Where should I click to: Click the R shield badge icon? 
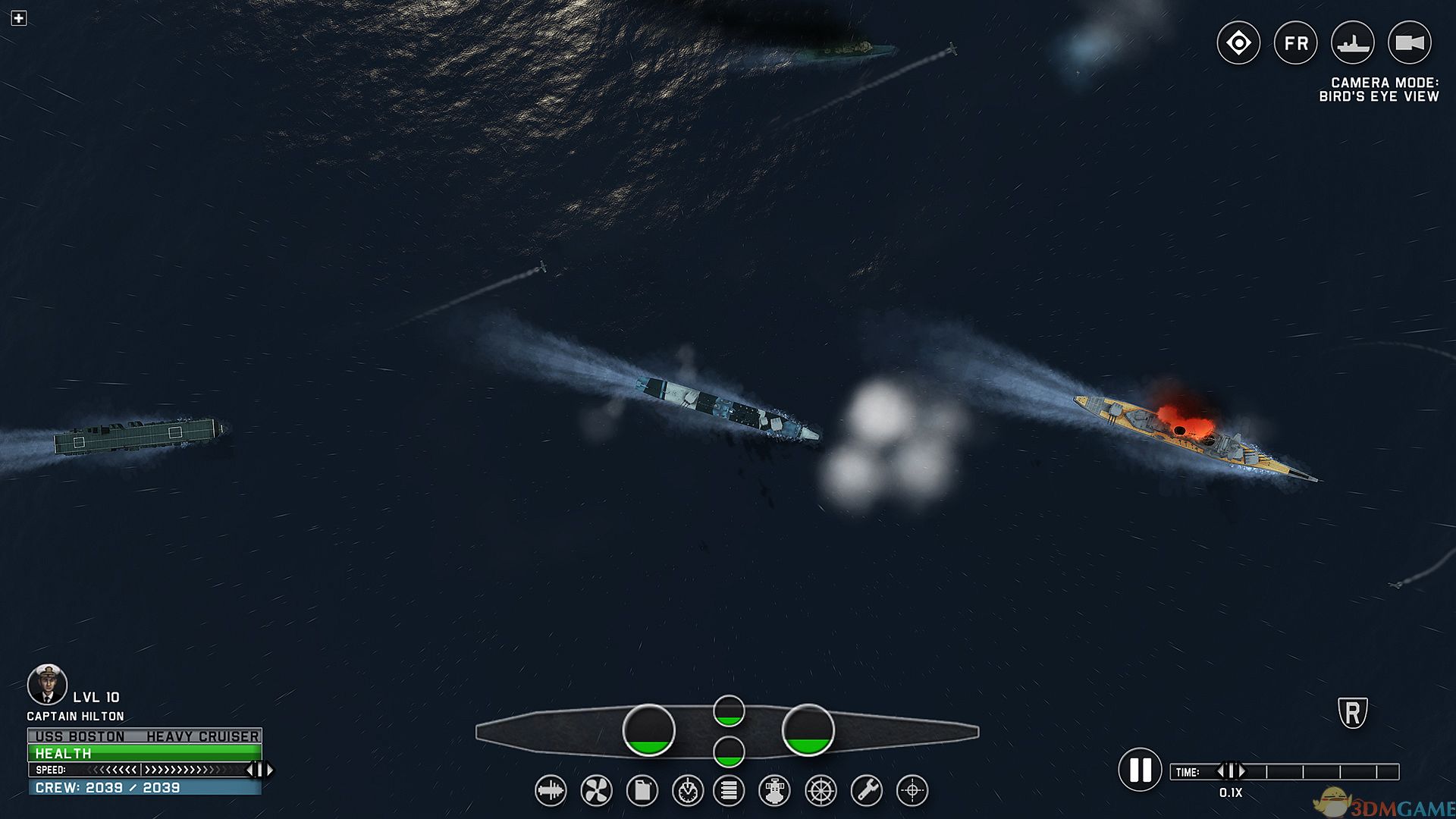click(x=1353, y=713)
